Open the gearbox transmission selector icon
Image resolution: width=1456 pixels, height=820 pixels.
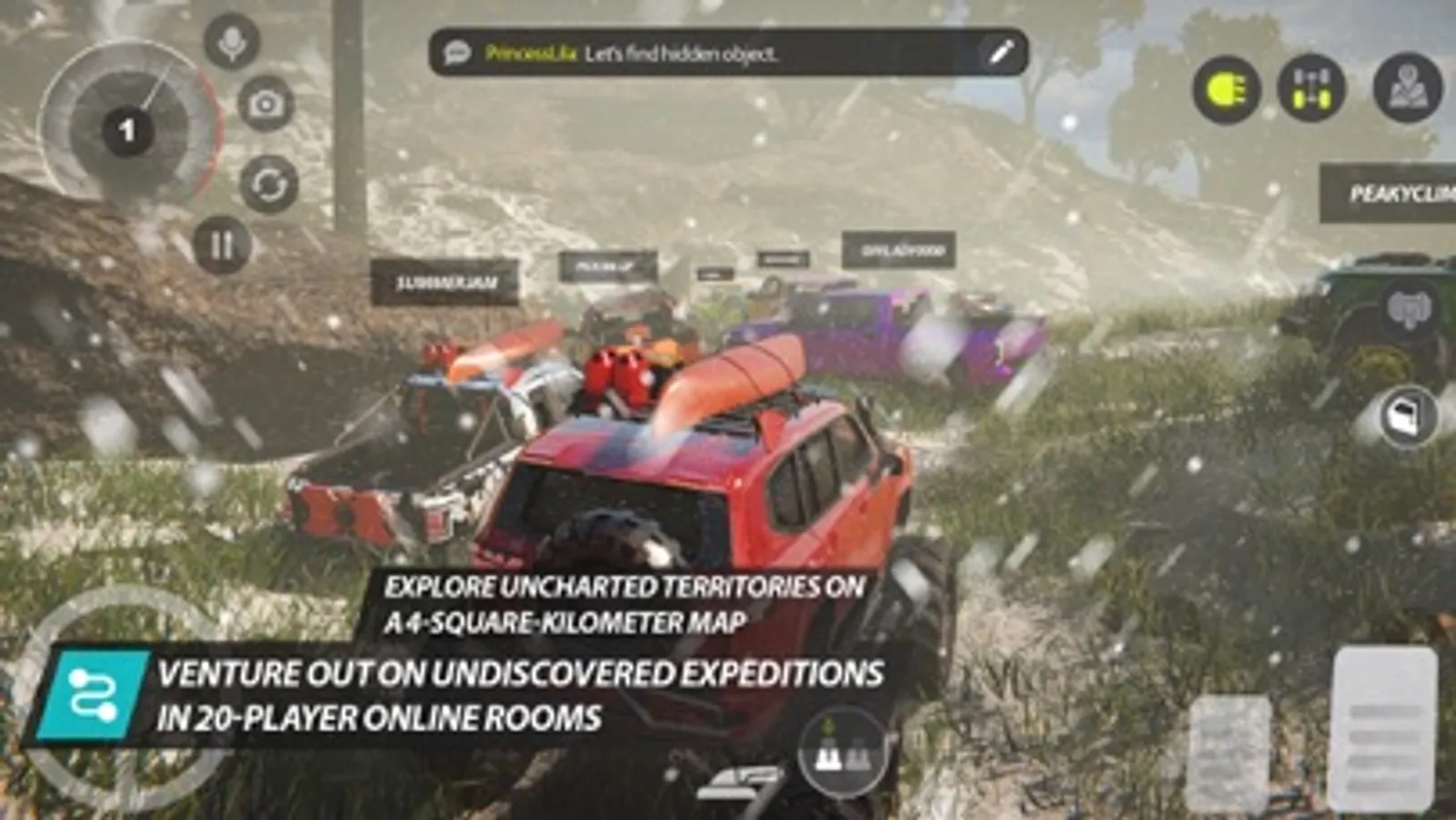point(1311,88)
